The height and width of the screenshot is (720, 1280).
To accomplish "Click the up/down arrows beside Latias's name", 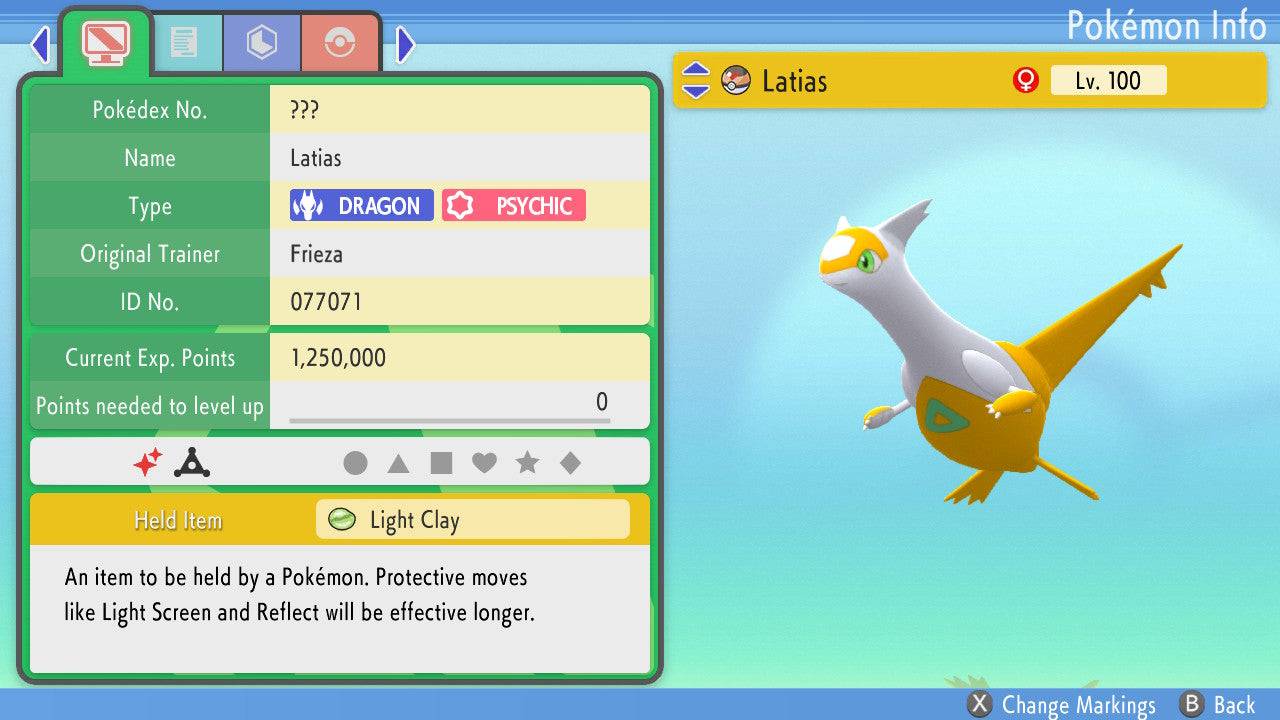I will click(x=696, y=81).
